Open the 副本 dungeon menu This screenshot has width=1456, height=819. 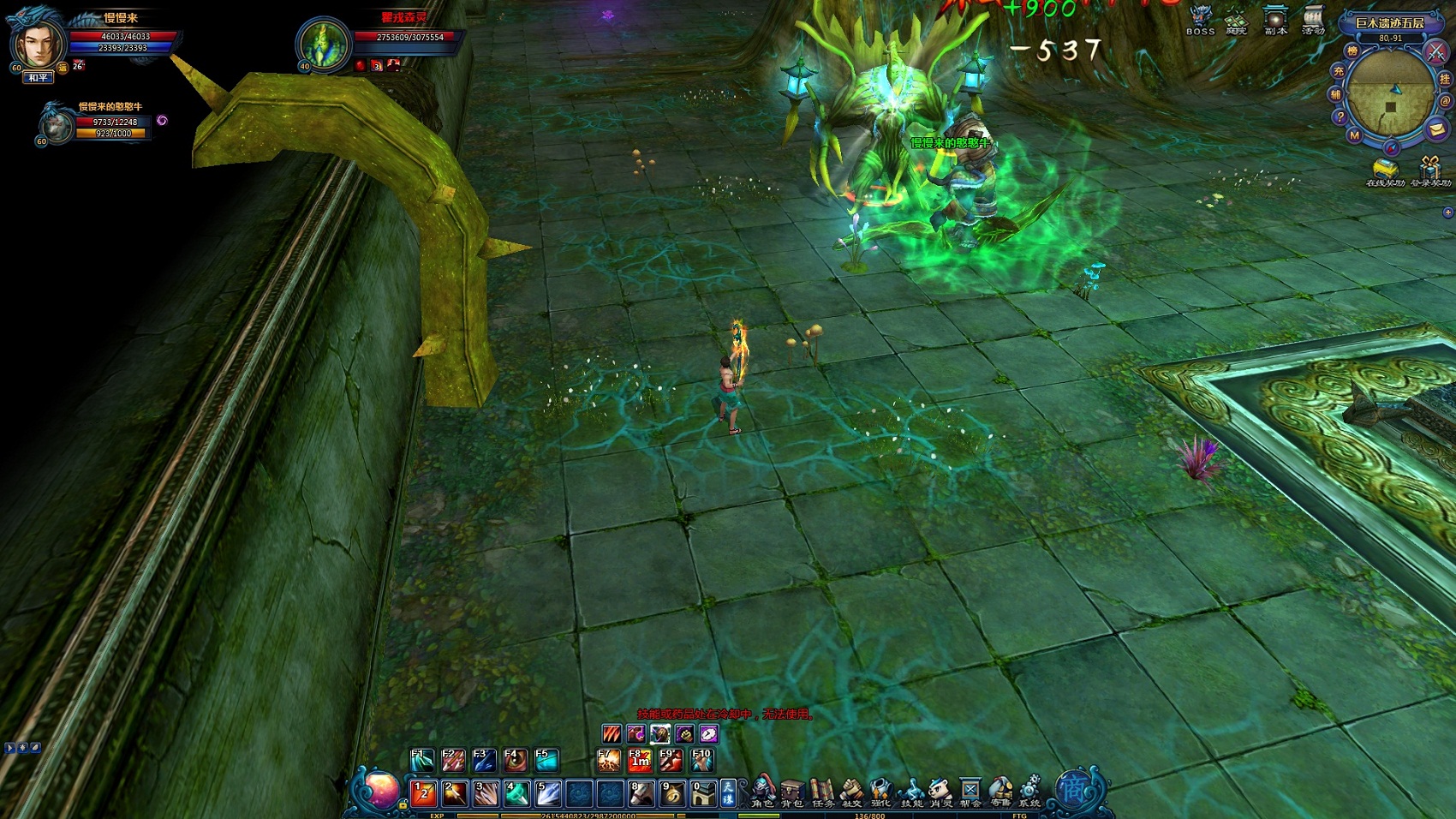click(x=1275, y=19)
